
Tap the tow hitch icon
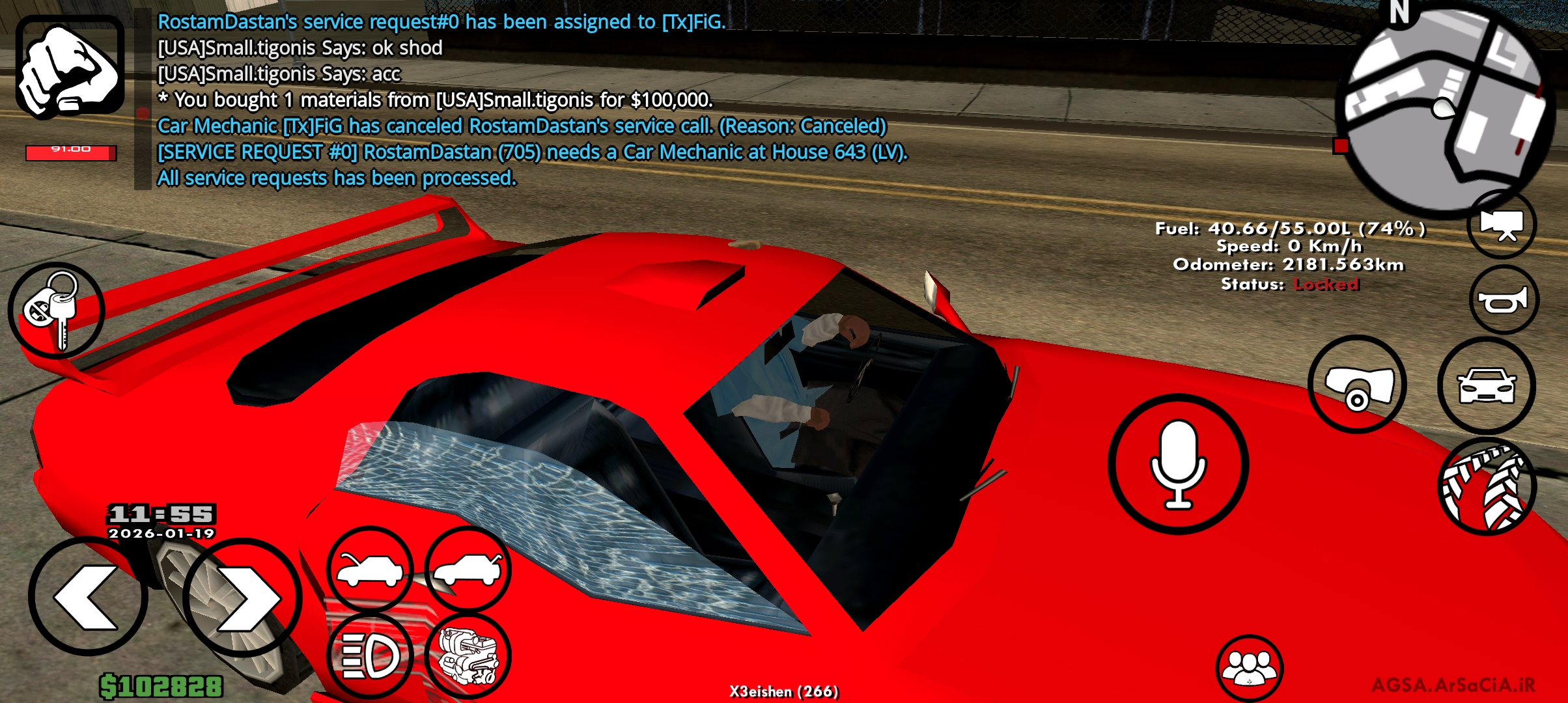click(1358, 385)
